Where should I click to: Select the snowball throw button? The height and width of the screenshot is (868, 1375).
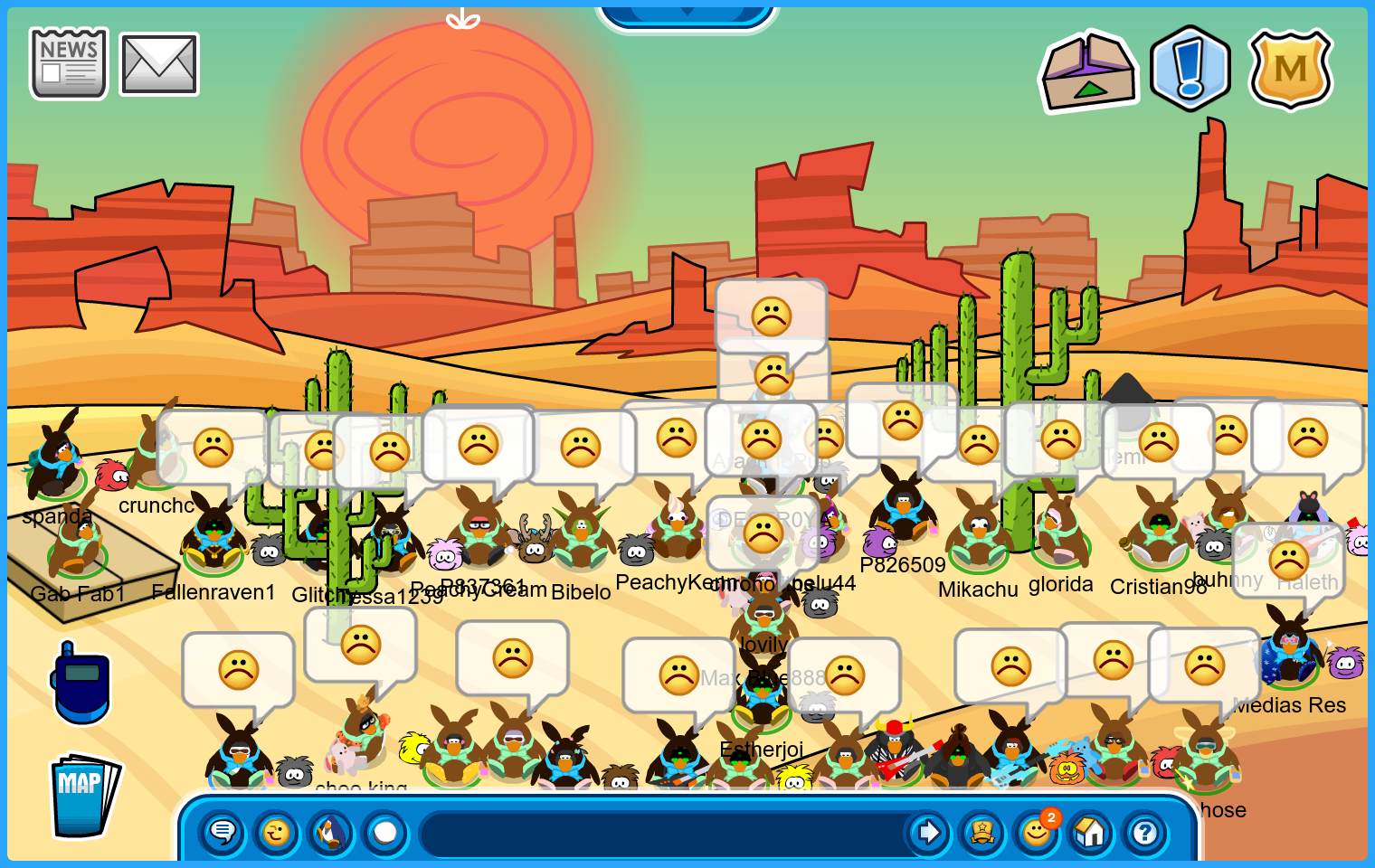point(385,832)
